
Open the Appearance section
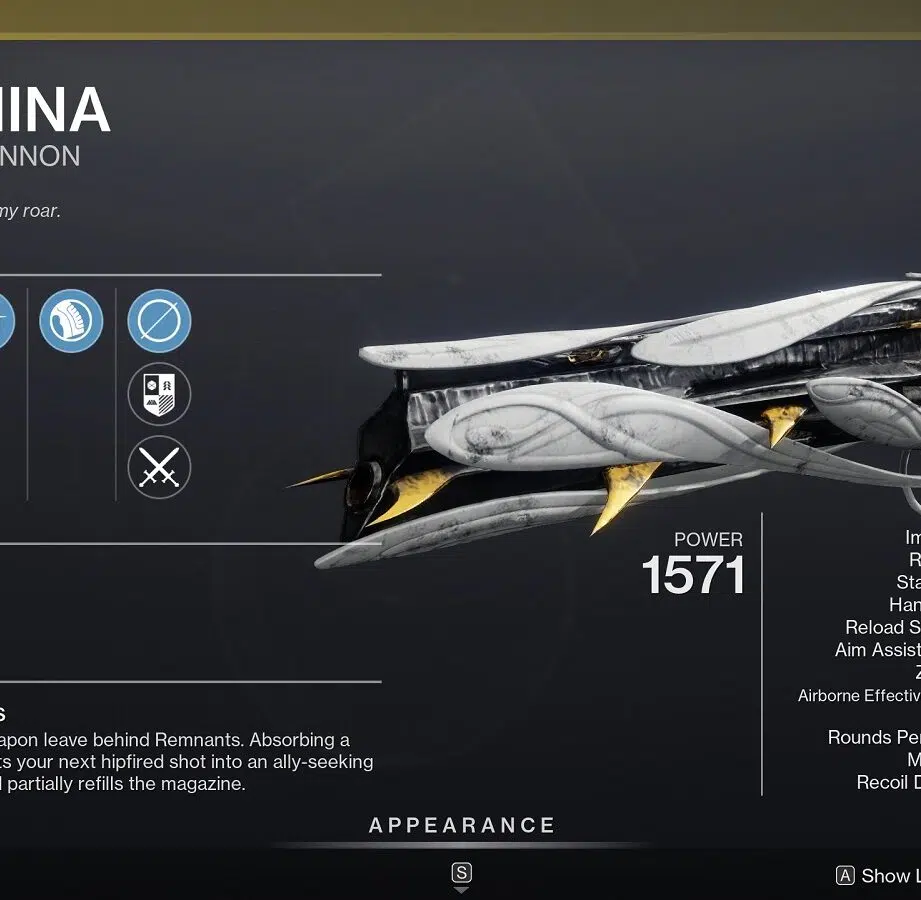pos(461,826)
